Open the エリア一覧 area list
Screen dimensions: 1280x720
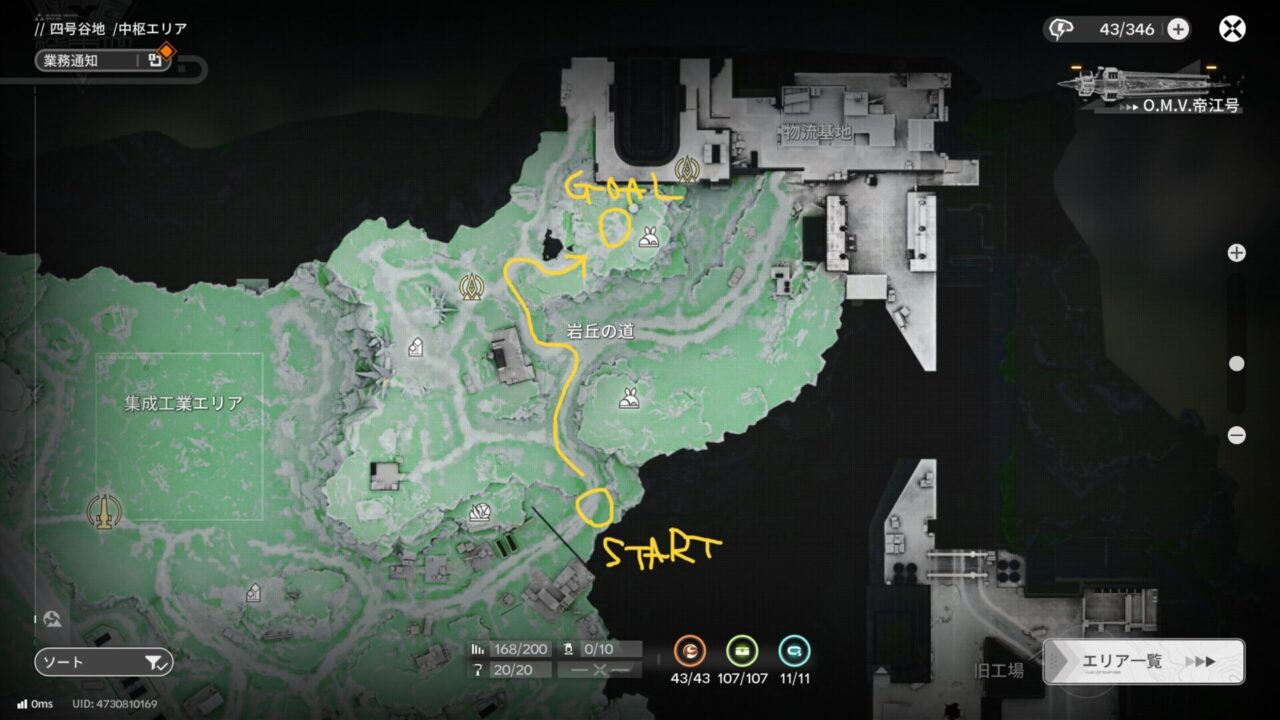[1143, 661]
